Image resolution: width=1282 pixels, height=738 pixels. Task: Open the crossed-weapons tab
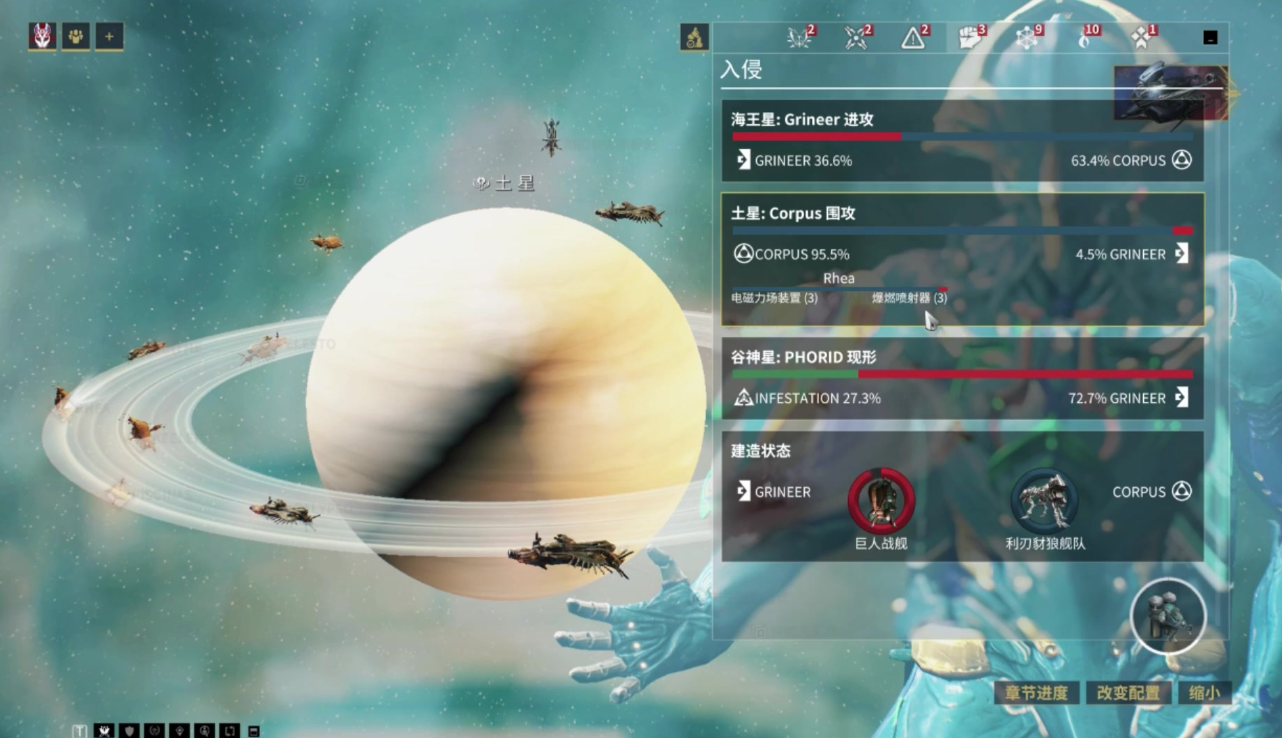click(x=857, y=38)
